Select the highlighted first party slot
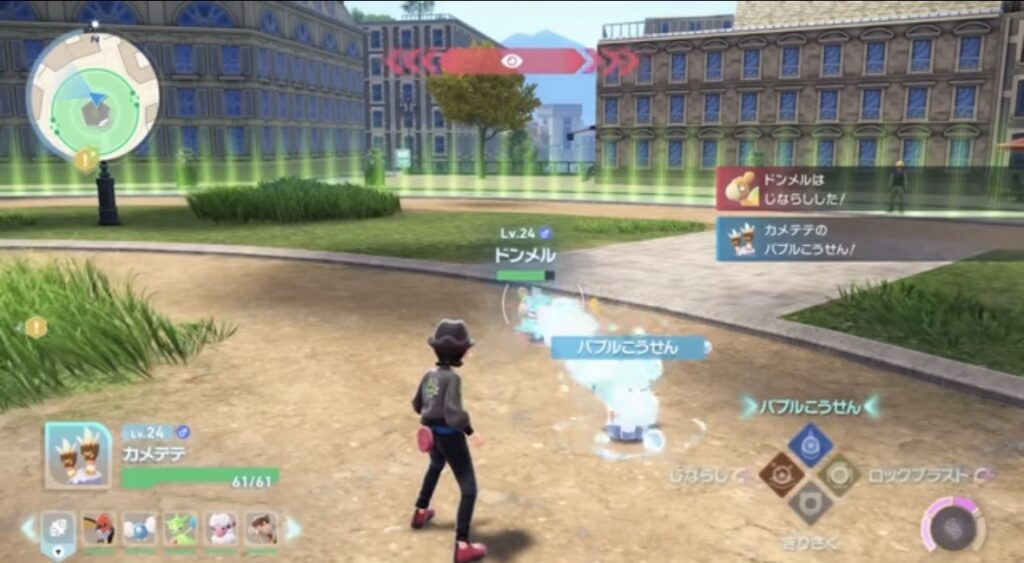1024x563 pixels. point(58,530)
